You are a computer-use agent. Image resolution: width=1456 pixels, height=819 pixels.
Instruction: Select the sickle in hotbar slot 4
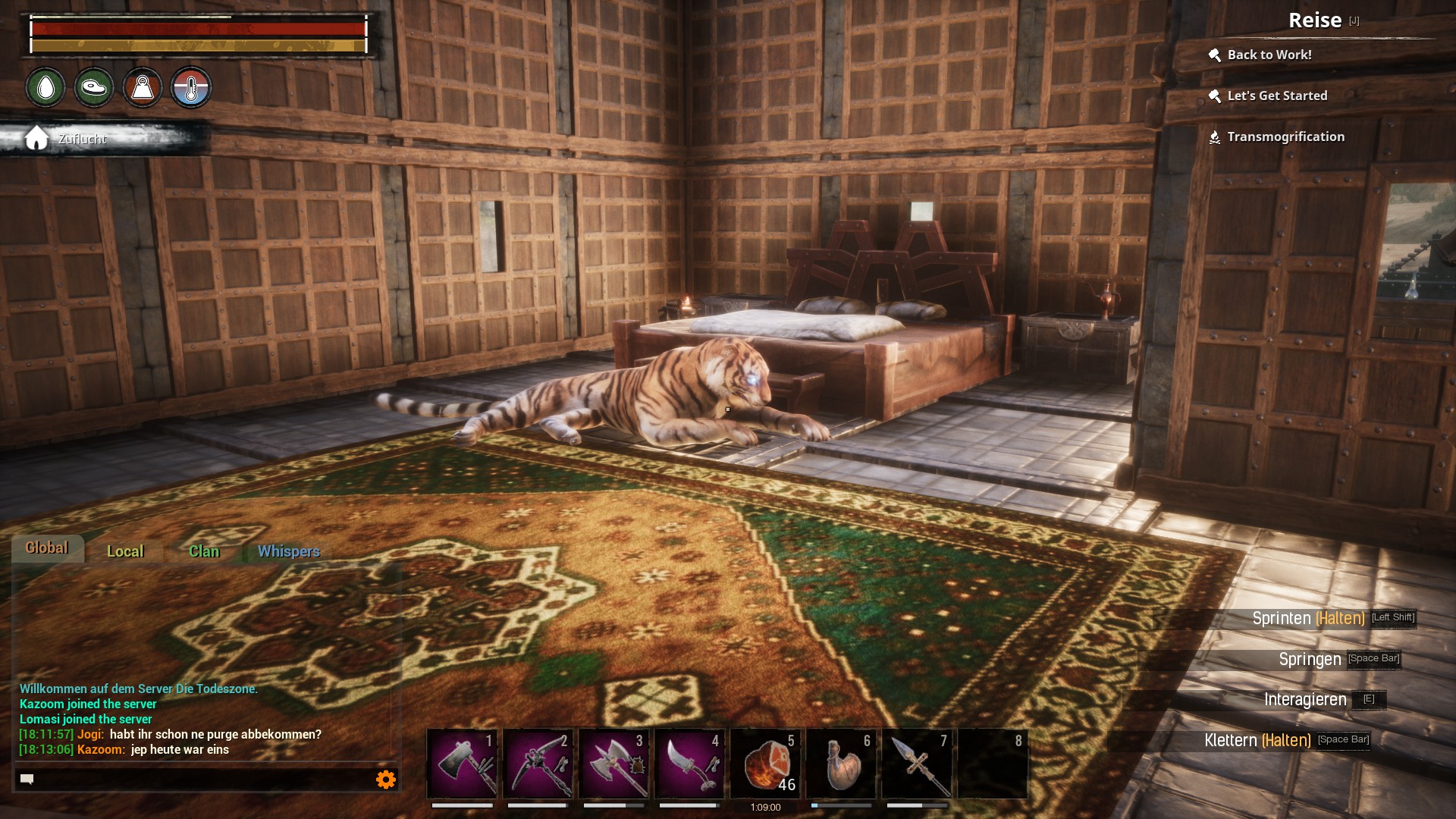[x=689, y=764]
